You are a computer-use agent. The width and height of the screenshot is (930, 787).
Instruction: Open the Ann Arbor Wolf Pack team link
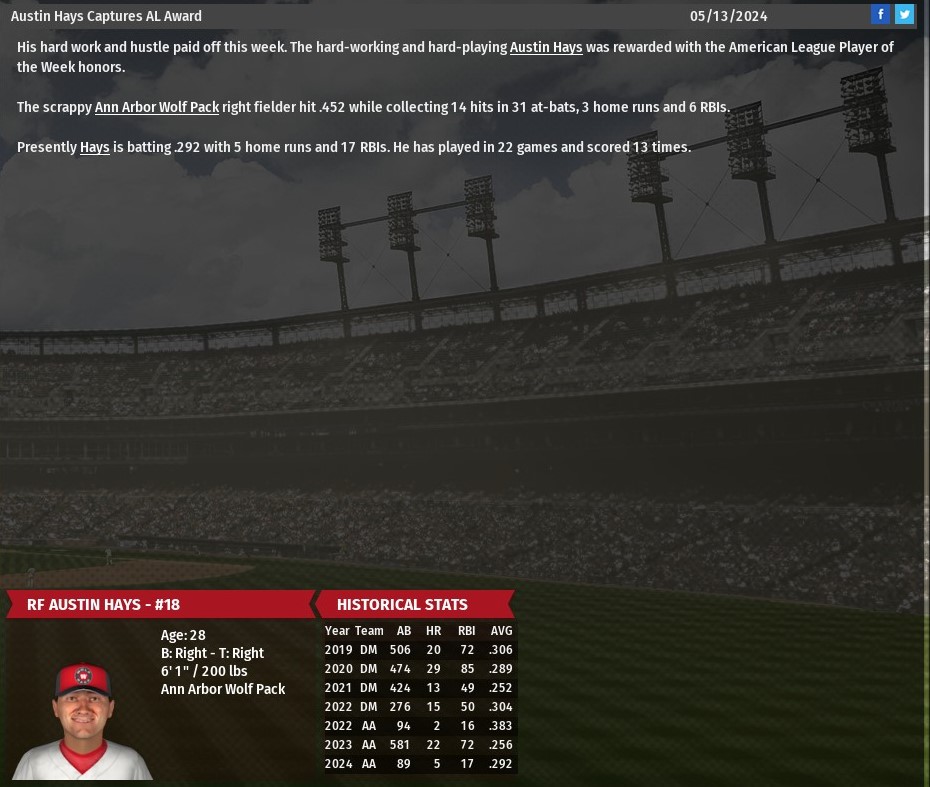pyautogui.click(x=157, y=107)
